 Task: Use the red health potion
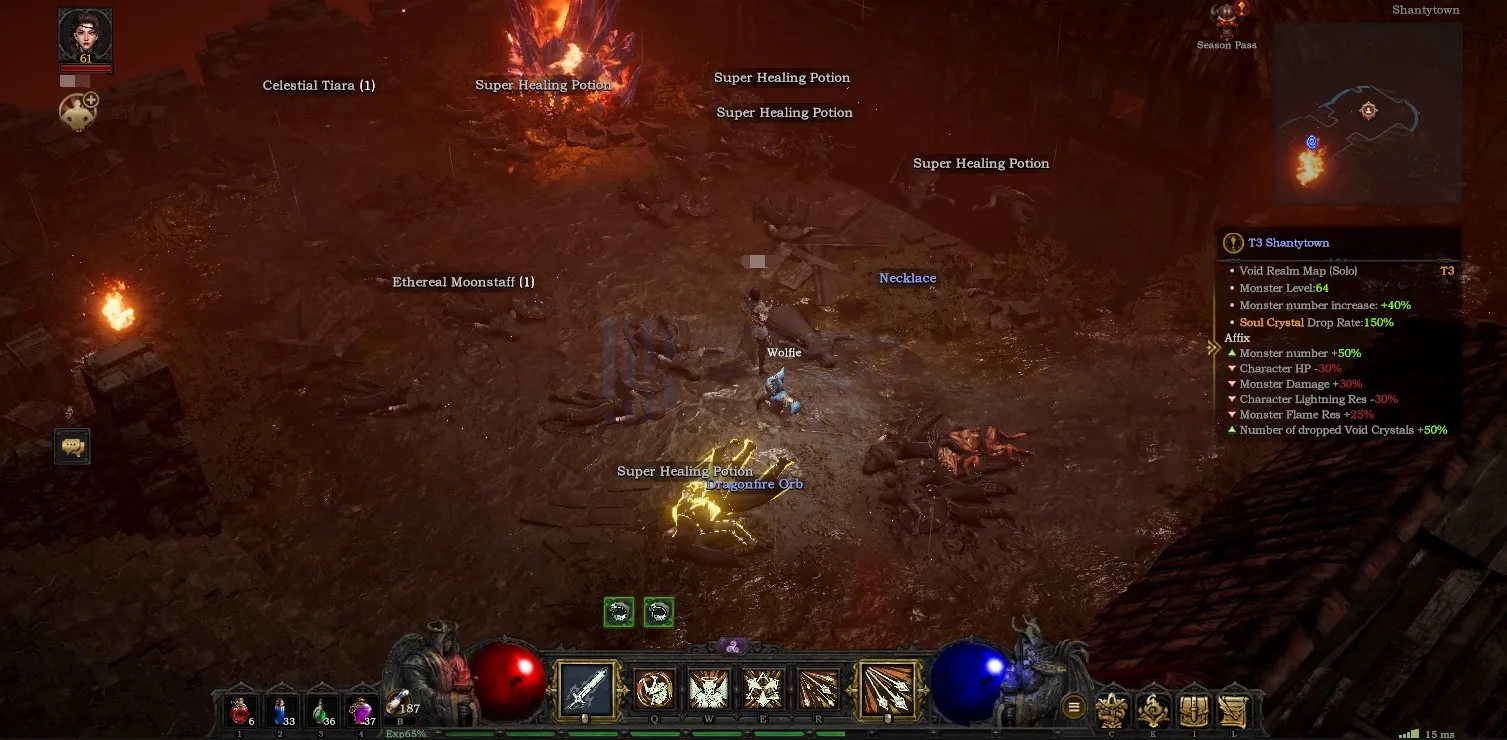tap(240, 711)
